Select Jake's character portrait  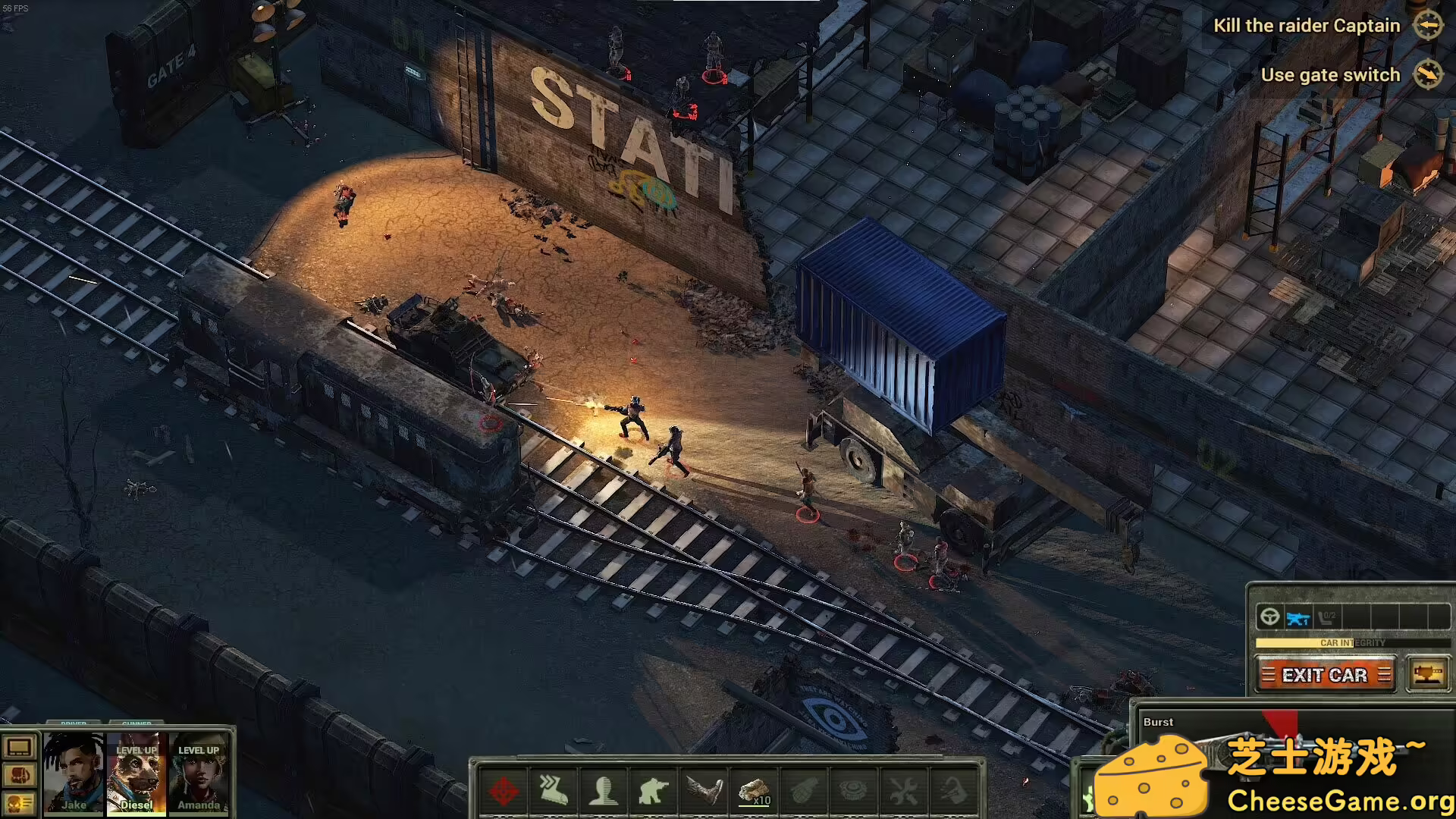pyautogui.click(x=74, y=775)
